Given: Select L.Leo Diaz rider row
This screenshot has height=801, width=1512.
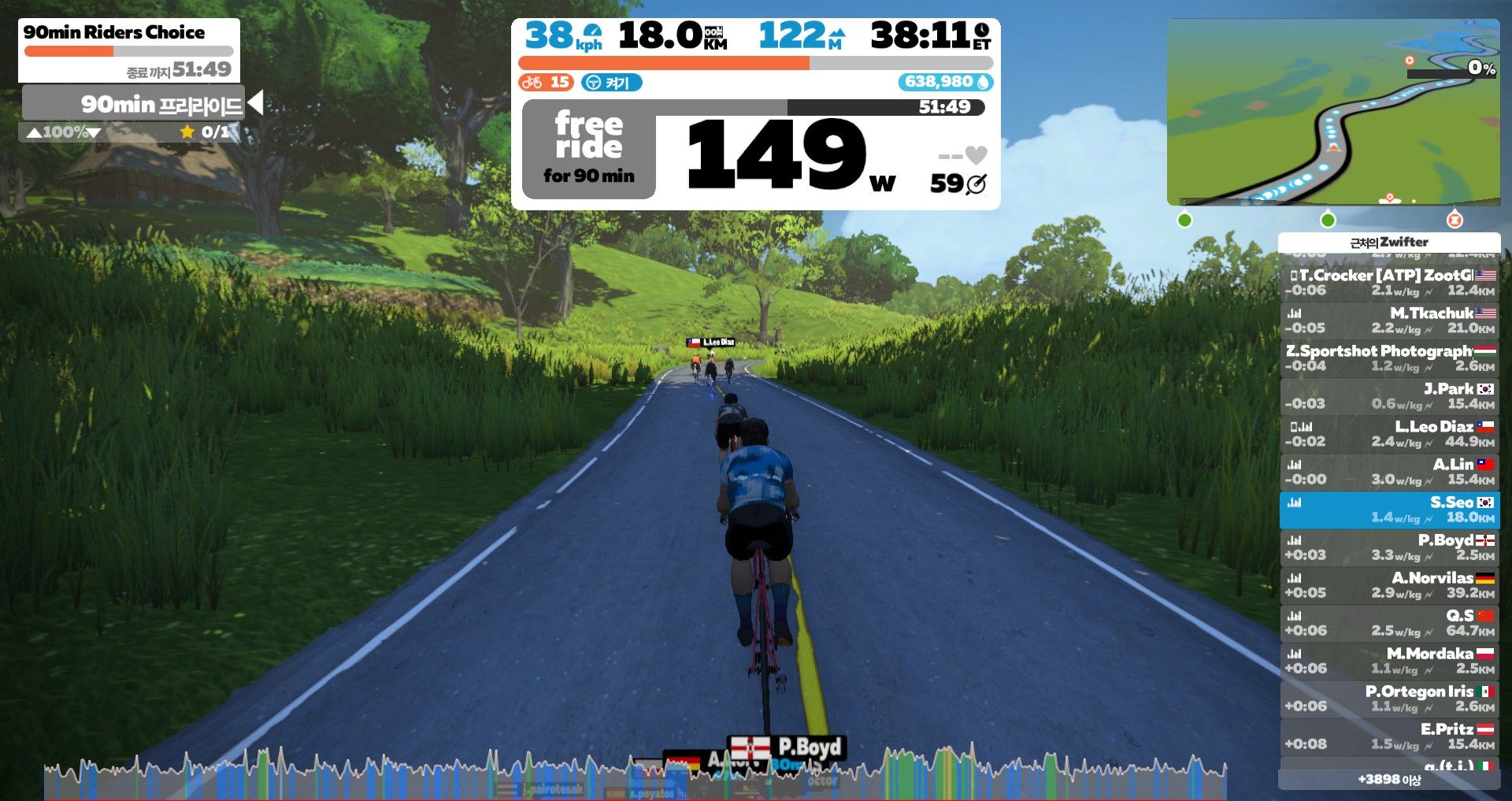Looking at the screenshot, I should pos(1389,434).
